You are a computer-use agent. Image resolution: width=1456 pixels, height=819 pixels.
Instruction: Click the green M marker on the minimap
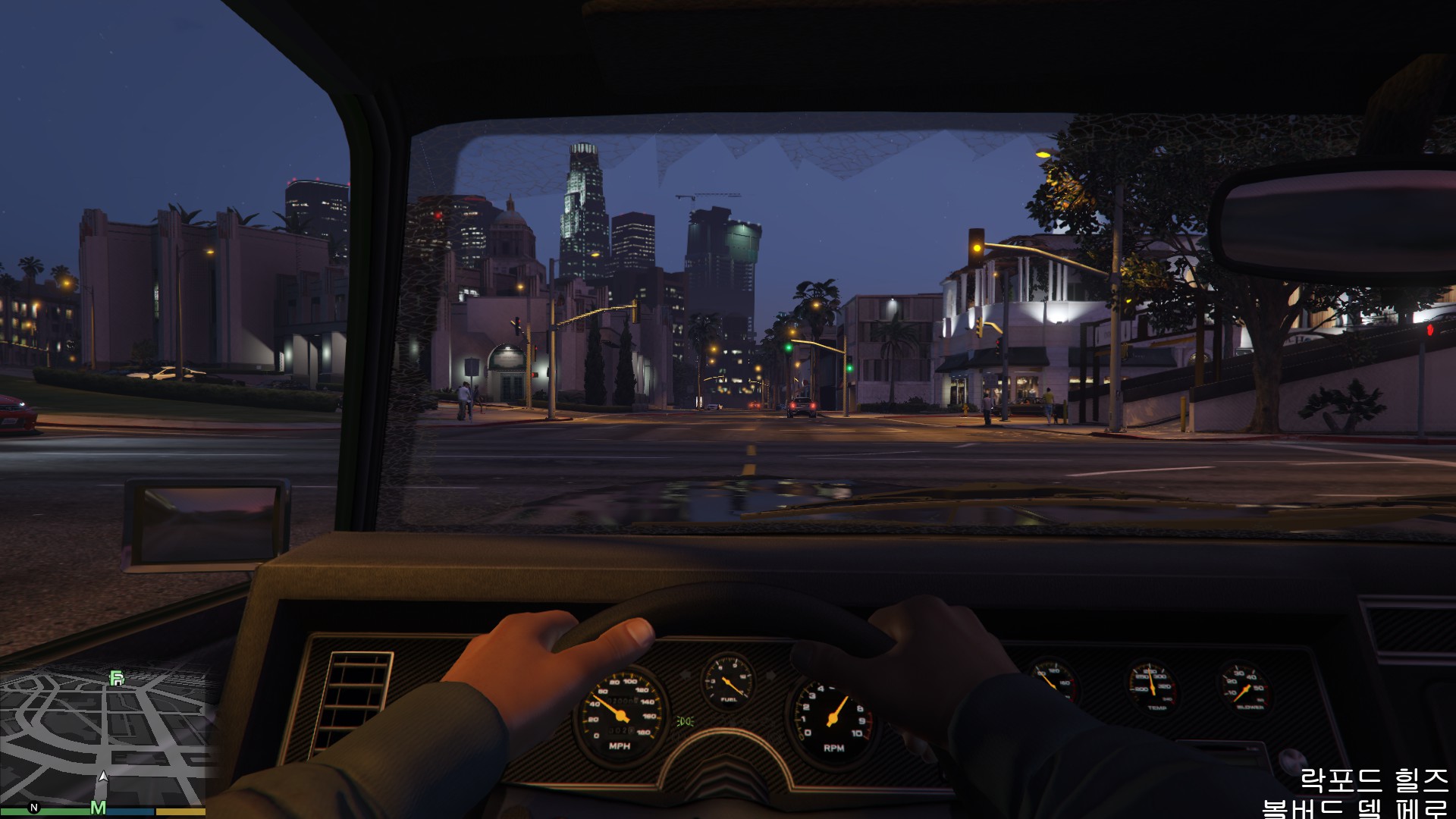coord(98,807)
